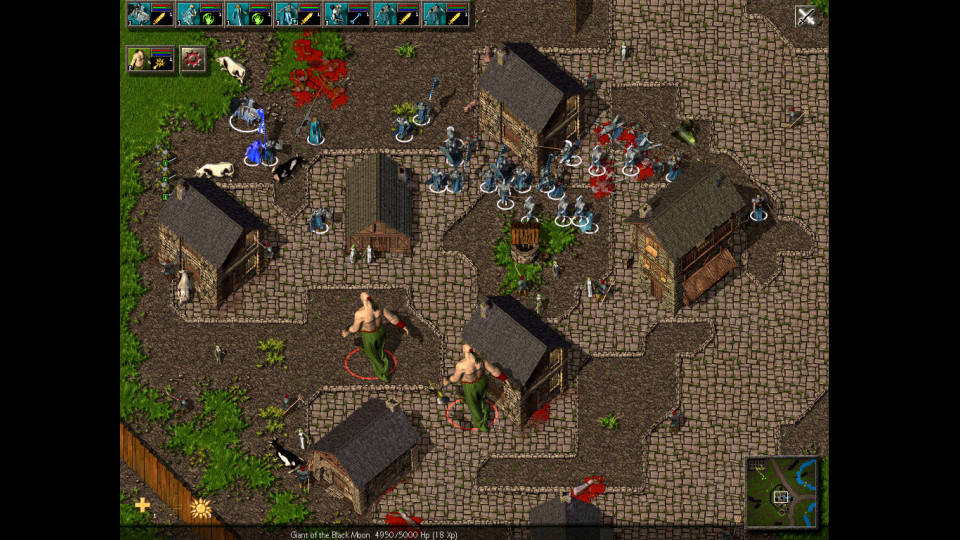Image resolution: width=960 pixels, height=540 pixels.
Task: Select the giant unit group card
Action: [x=150, y=60]
